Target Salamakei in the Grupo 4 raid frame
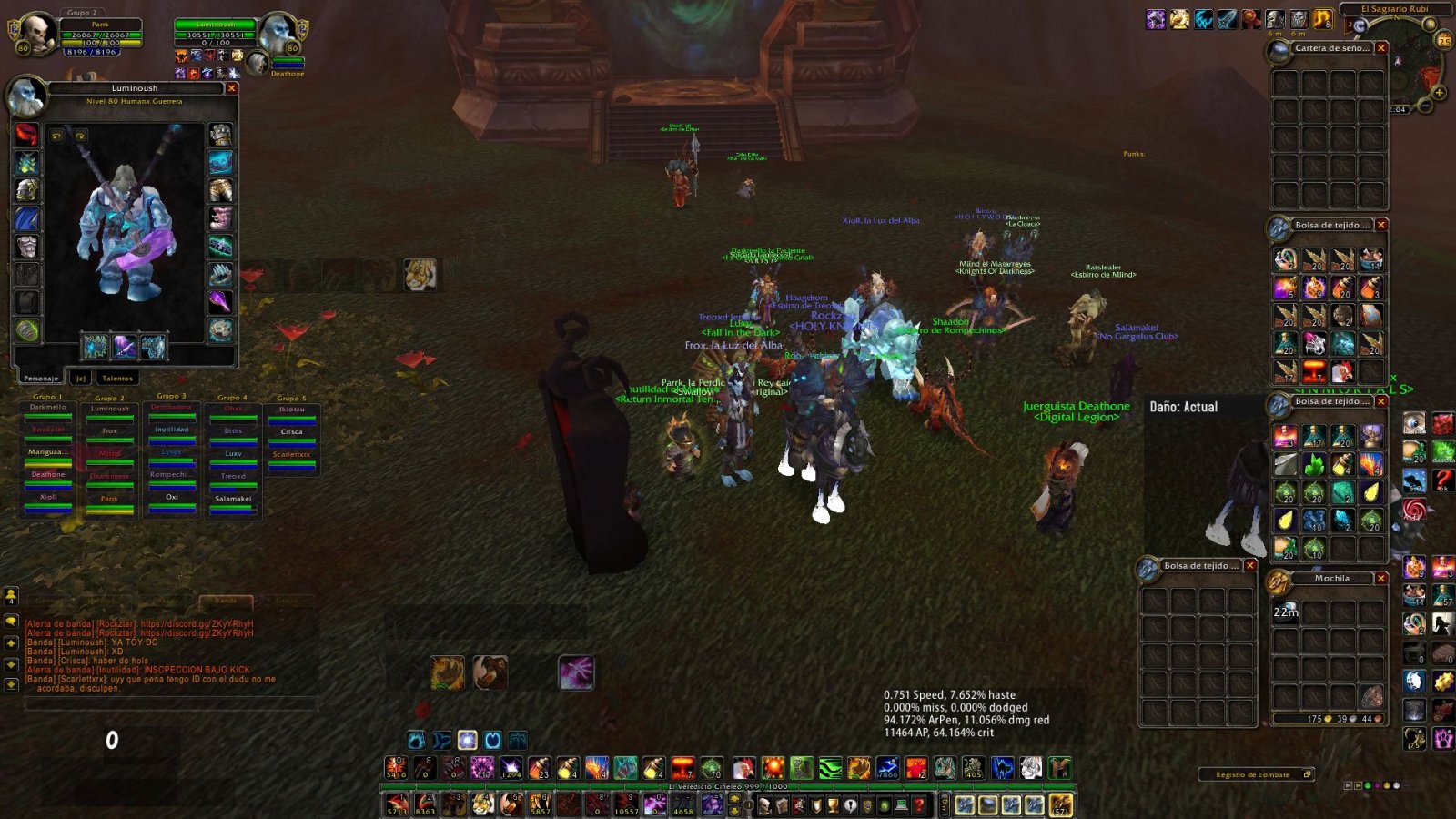The image size is (1456, 819). pyautogui.click(x=233, y=500)
